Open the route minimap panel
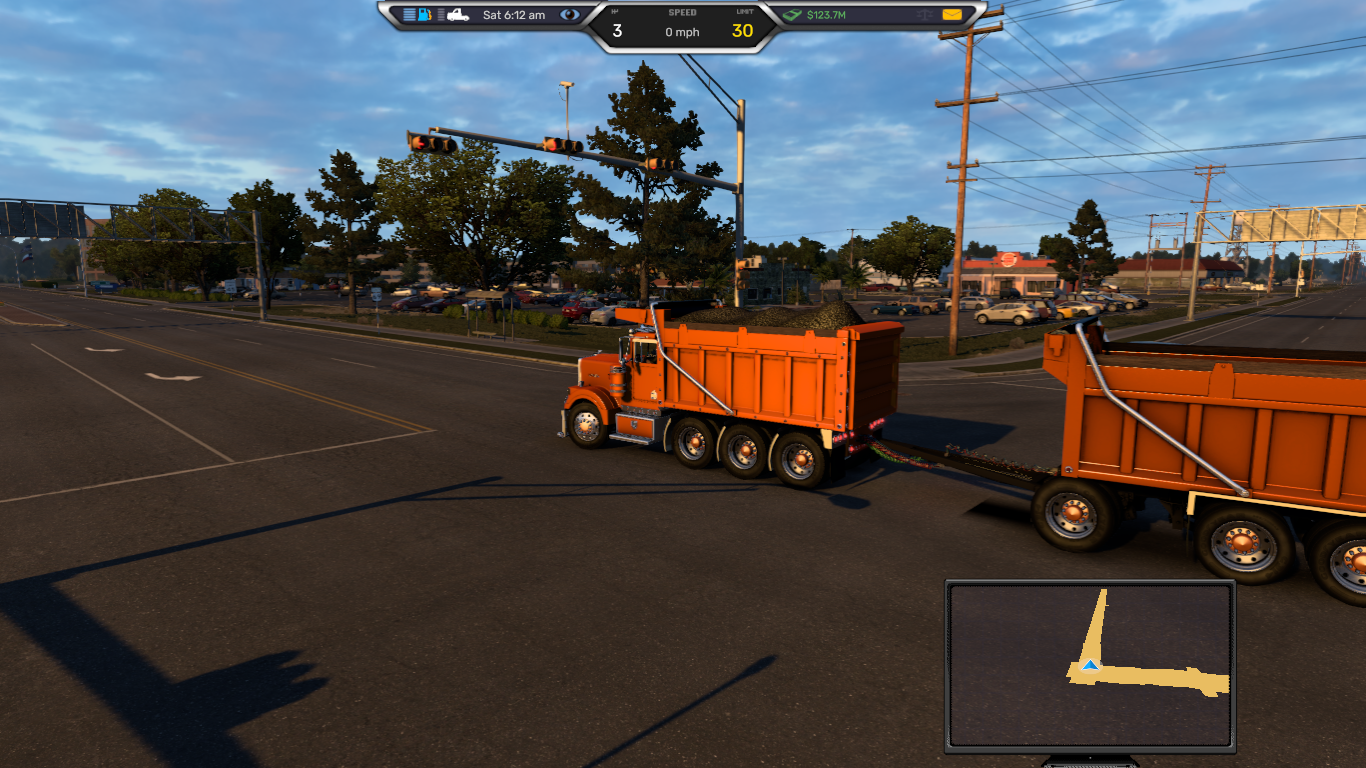 1090,667
